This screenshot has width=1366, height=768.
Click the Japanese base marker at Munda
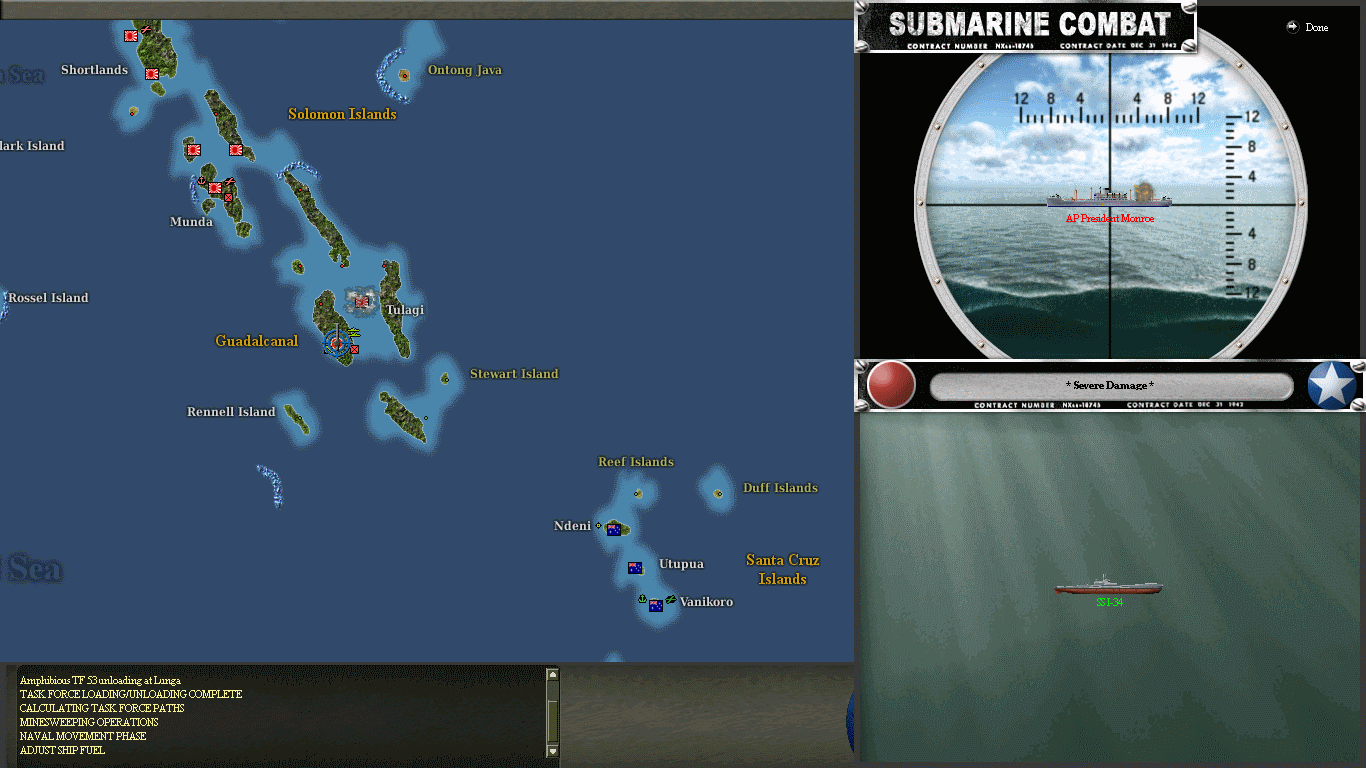pos(213,187)
